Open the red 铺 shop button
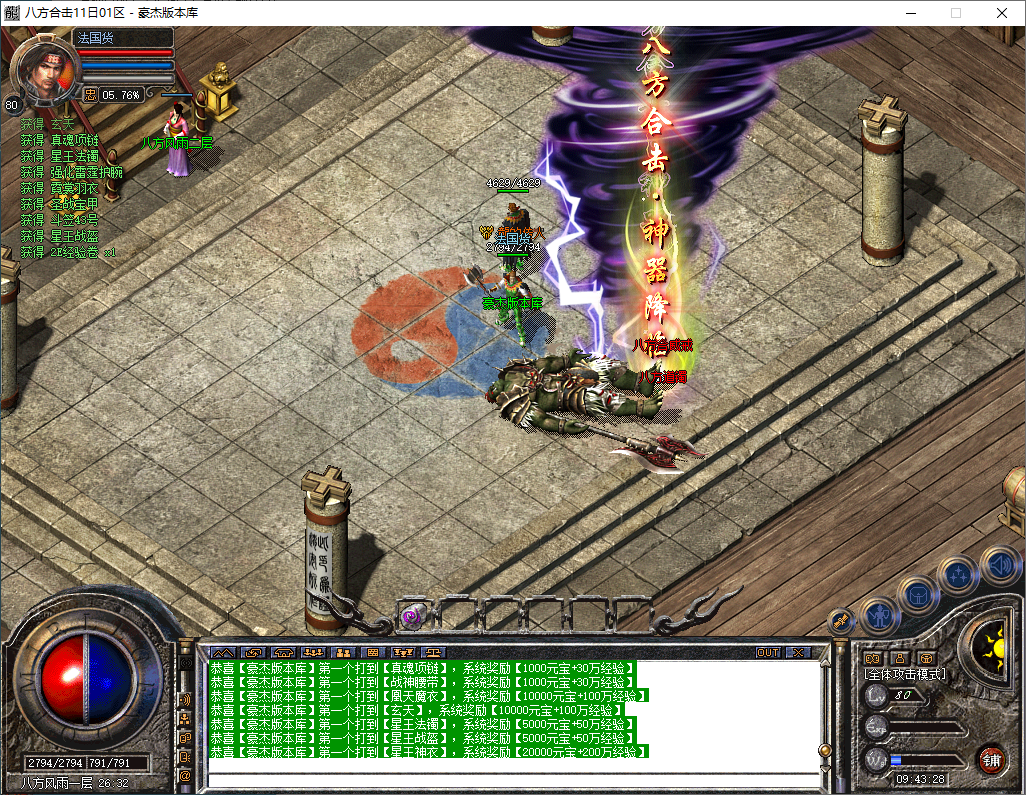The height and width of the screenshot is (795, 1026). pyautogui.click(x=991, y=759)
